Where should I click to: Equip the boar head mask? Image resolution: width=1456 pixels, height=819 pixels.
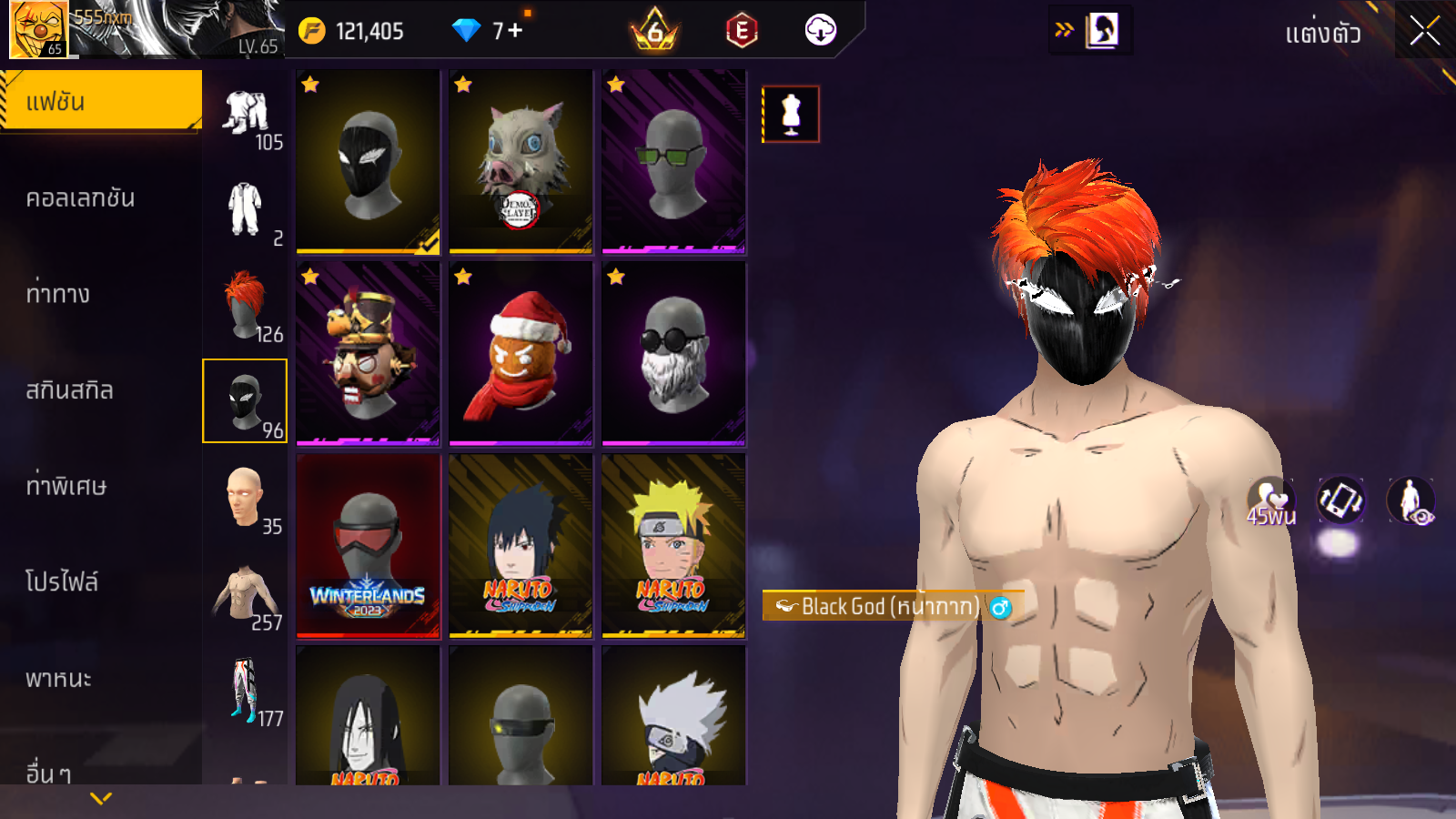521,161
